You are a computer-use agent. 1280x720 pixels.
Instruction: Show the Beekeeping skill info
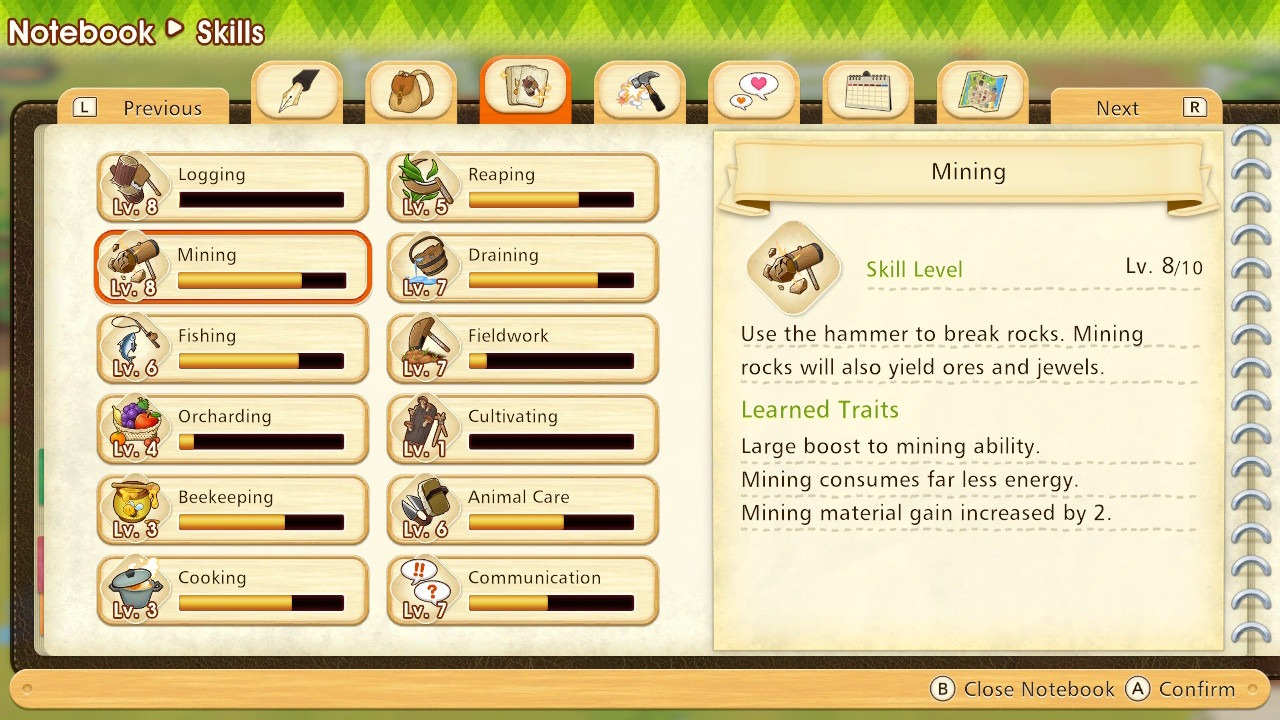click(x=233, y=510)
